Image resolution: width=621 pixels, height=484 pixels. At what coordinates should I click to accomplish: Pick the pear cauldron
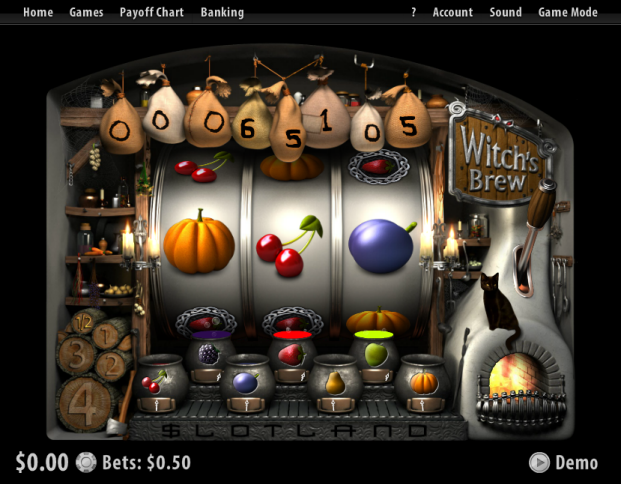[x=333, y=382]
